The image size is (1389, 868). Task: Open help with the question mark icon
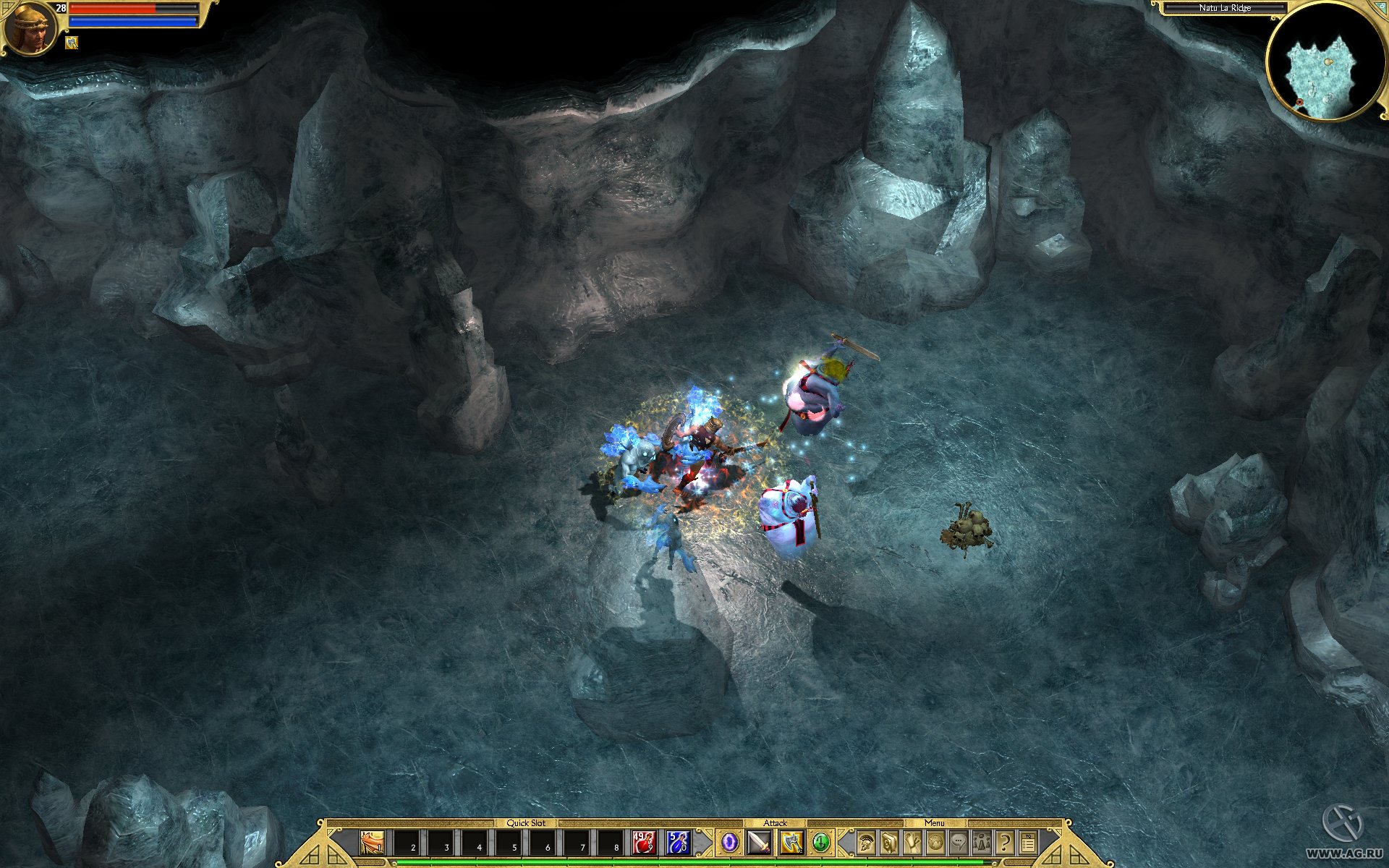tap(1005, 843)
